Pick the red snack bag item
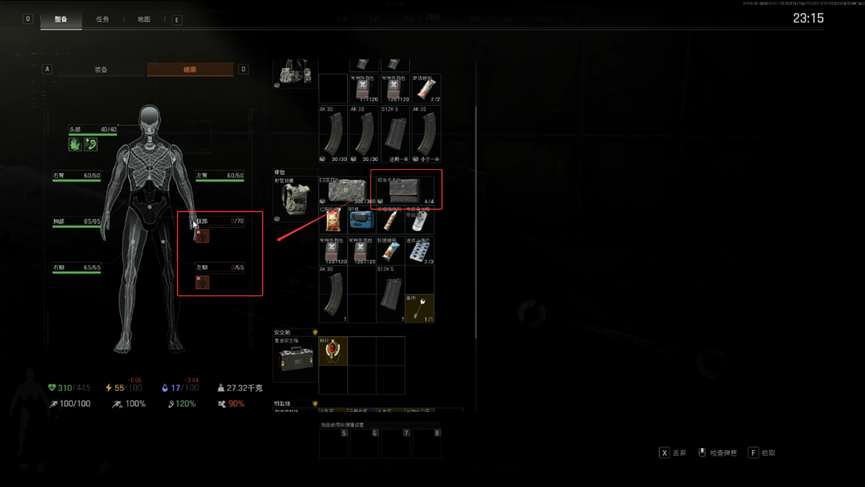The height and width of the screenshot is (487, 865). click(x=333, y=219)
